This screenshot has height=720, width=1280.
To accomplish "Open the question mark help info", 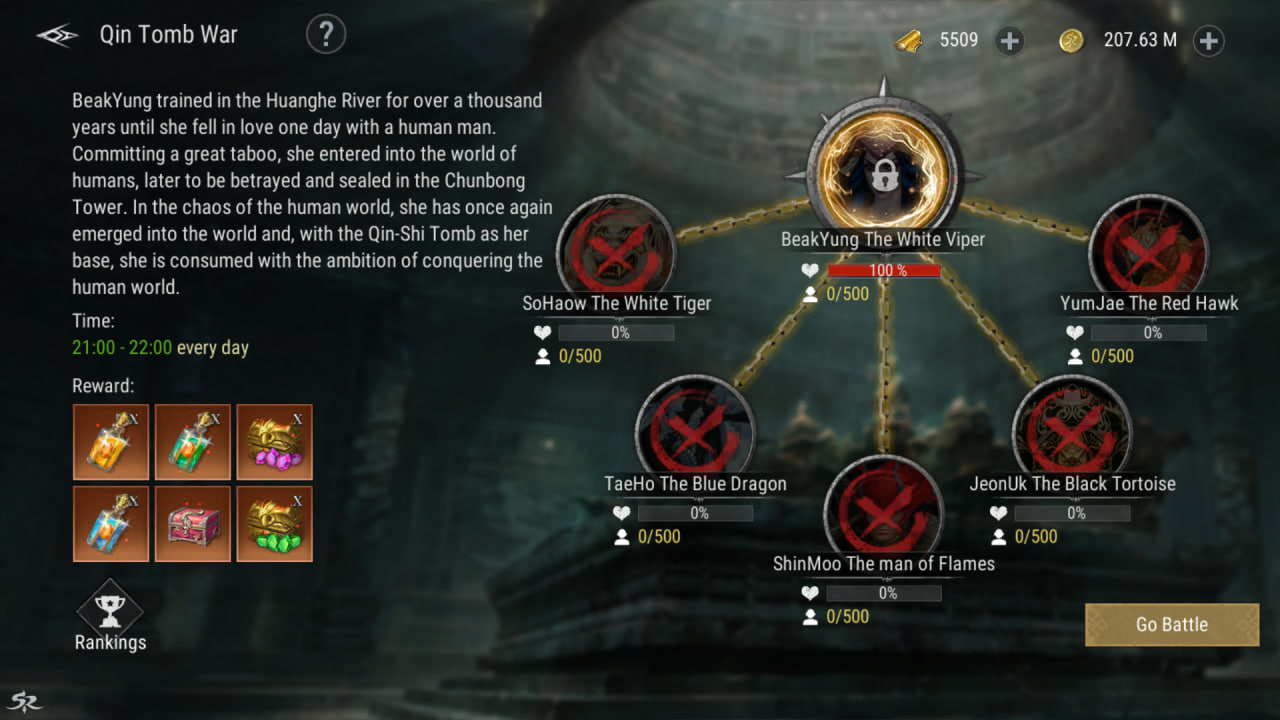I will (x=325, y=35).
